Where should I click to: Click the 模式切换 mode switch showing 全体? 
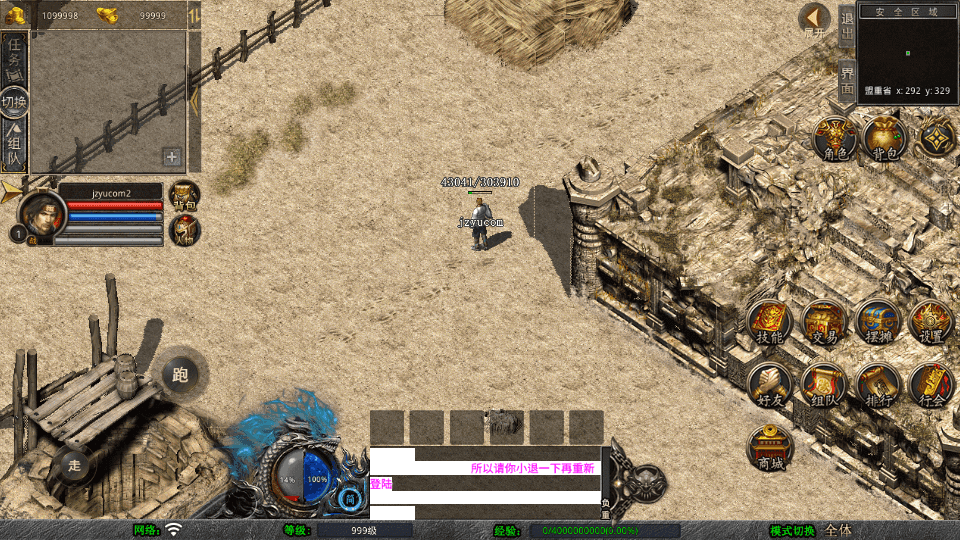(x=838, y=530)
